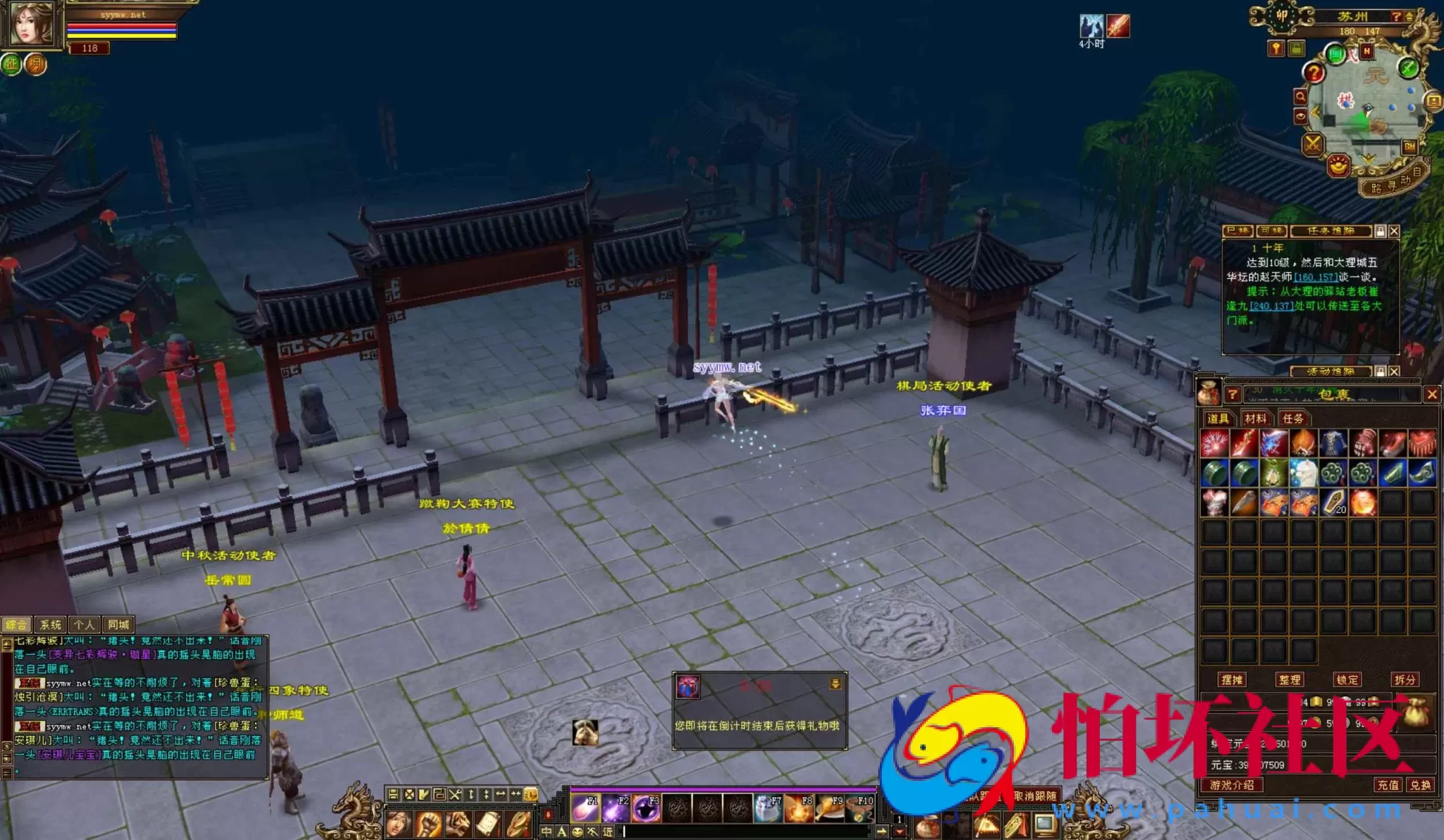Open the emoticon picker in the chat bar
This screenshot has height=840, width=1444.
[577, 832]
